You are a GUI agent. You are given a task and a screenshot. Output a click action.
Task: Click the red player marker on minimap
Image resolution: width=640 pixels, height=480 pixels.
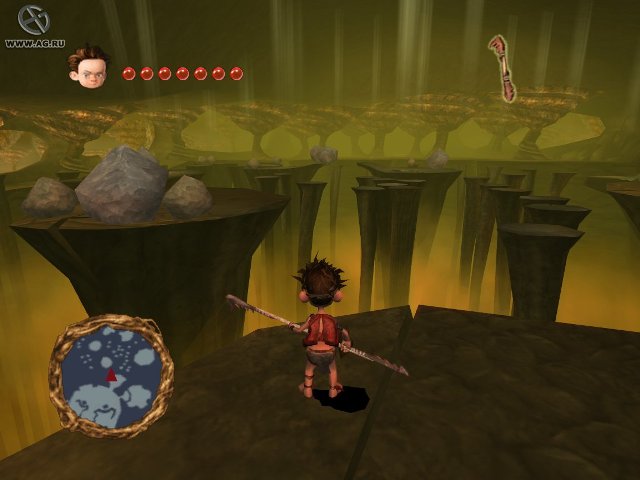click(111, 374)
